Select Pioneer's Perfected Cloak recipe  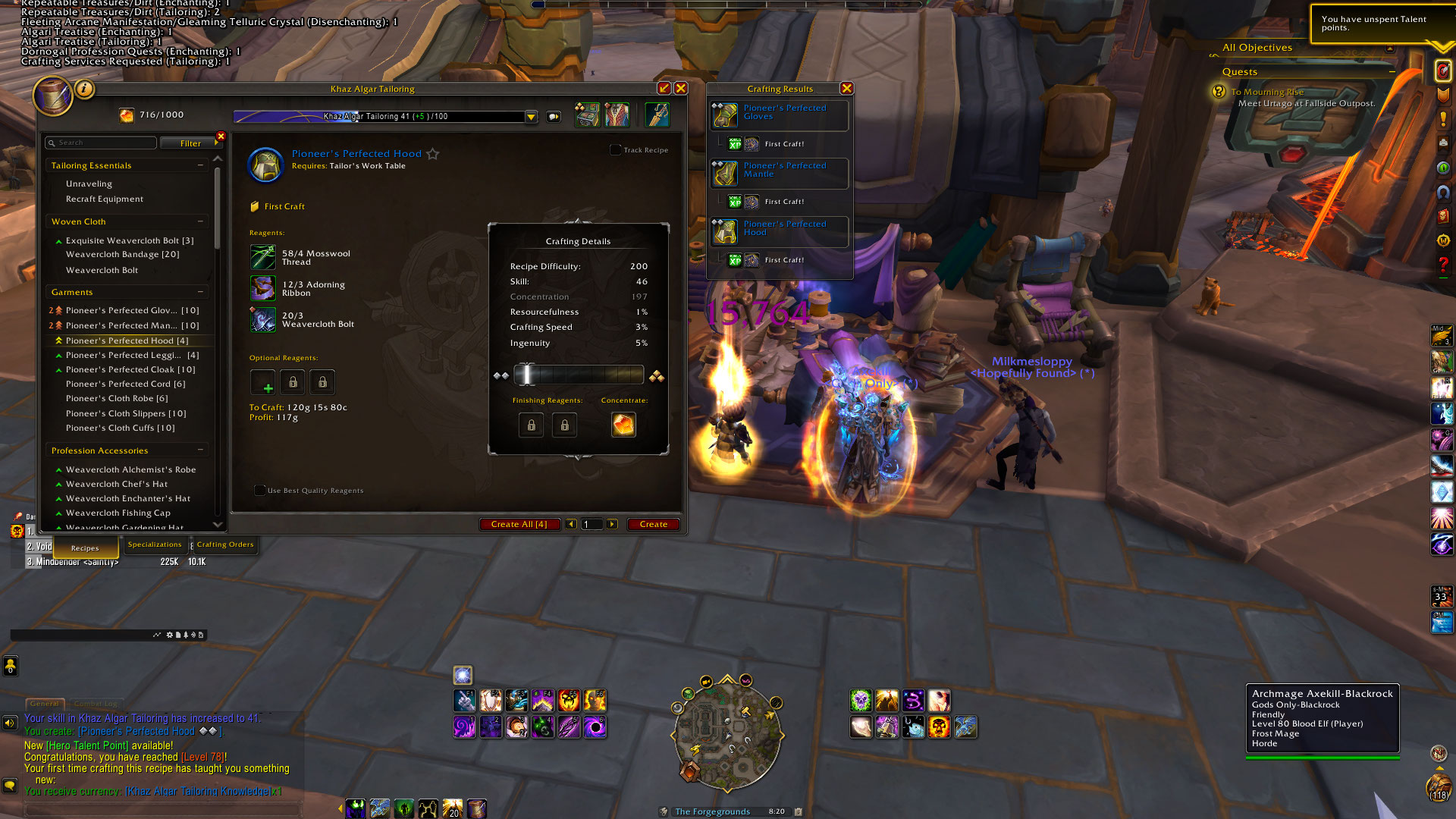pyautogui.click(x=130, y=369)
